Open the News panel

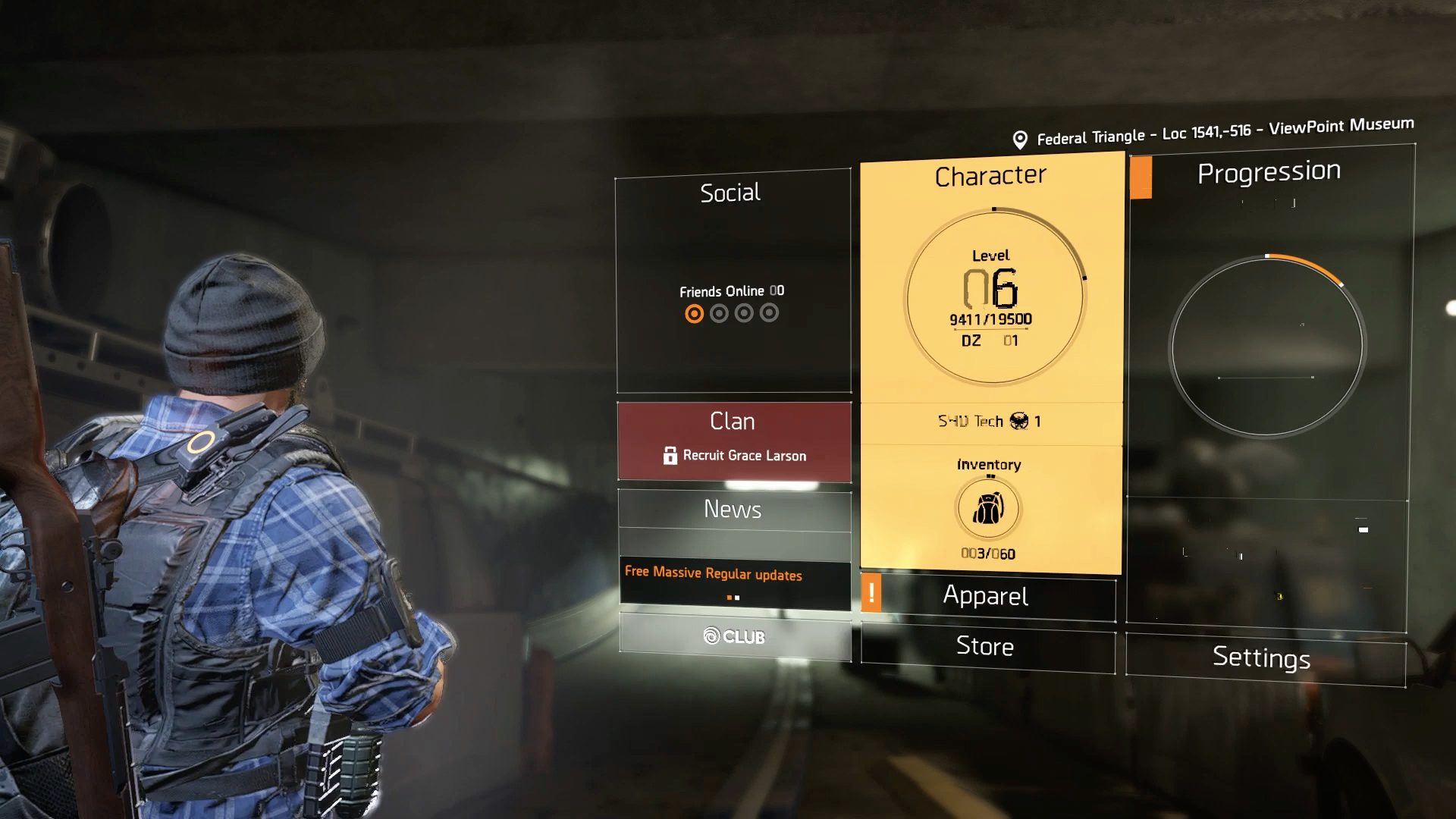pos(734,510)
